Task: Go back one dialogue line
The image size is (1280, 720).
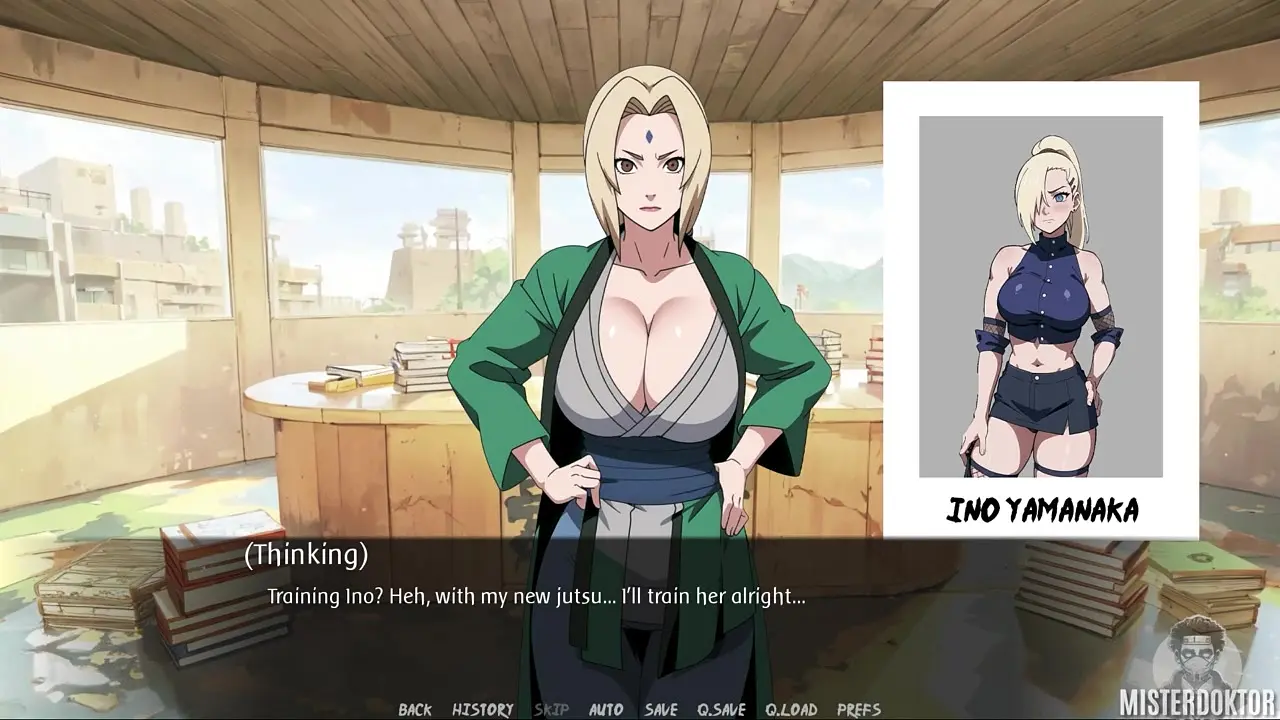Action: (x=415, y=710)
